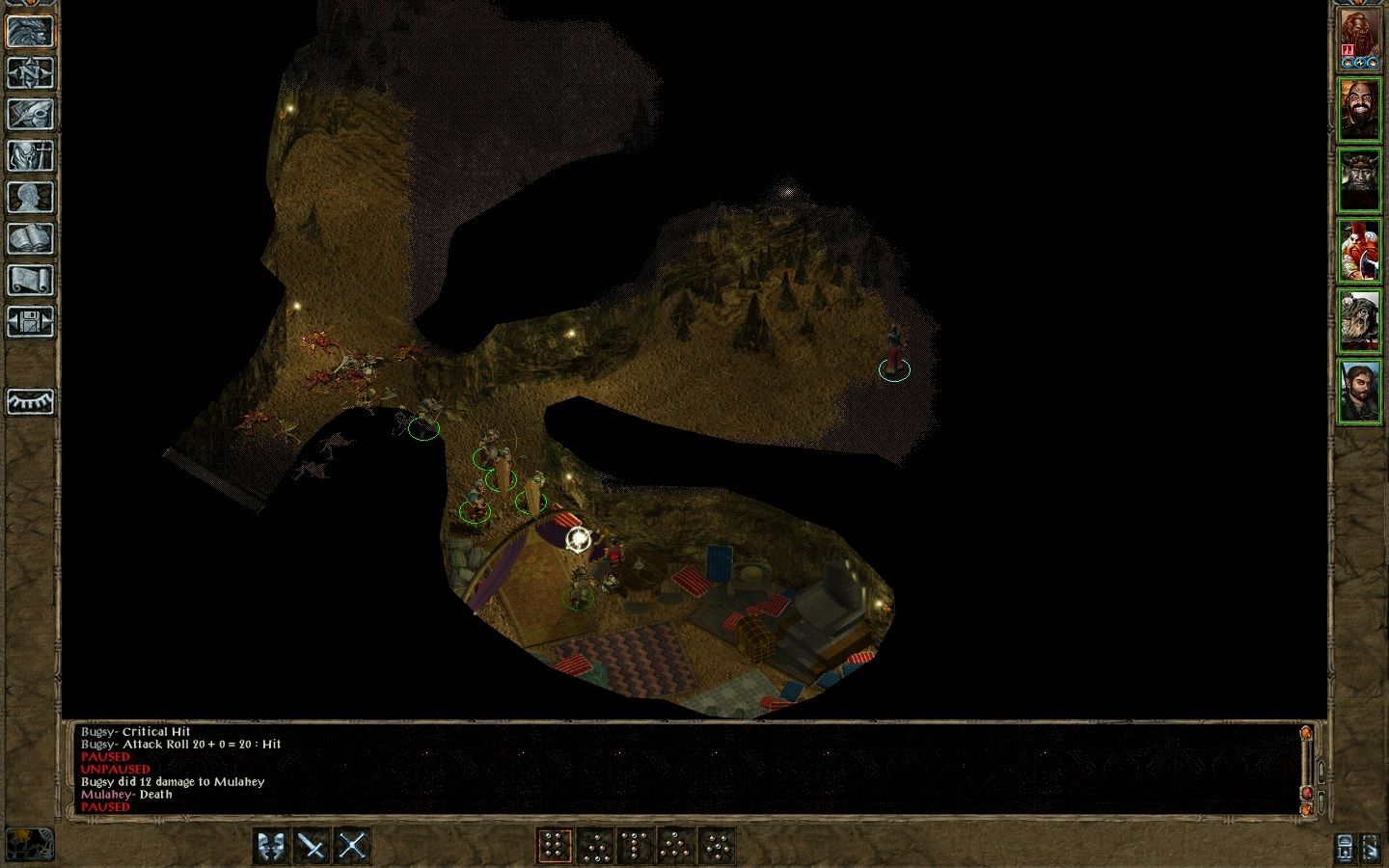1389x868 pixels.
Task: Click the closed-eye rest button
Action: 30,401
